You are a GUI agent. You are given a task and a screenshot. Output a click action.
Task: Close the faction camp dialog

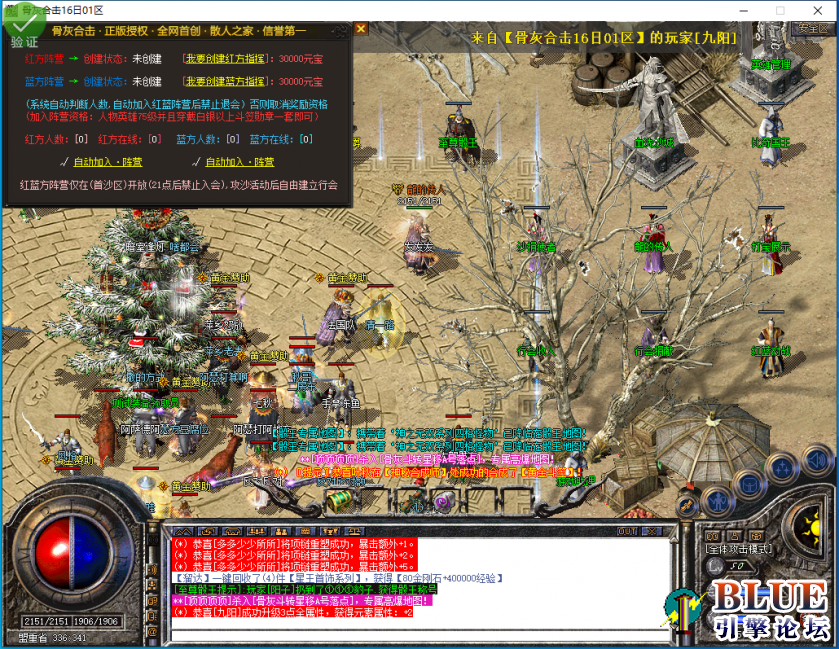(361, 29)
